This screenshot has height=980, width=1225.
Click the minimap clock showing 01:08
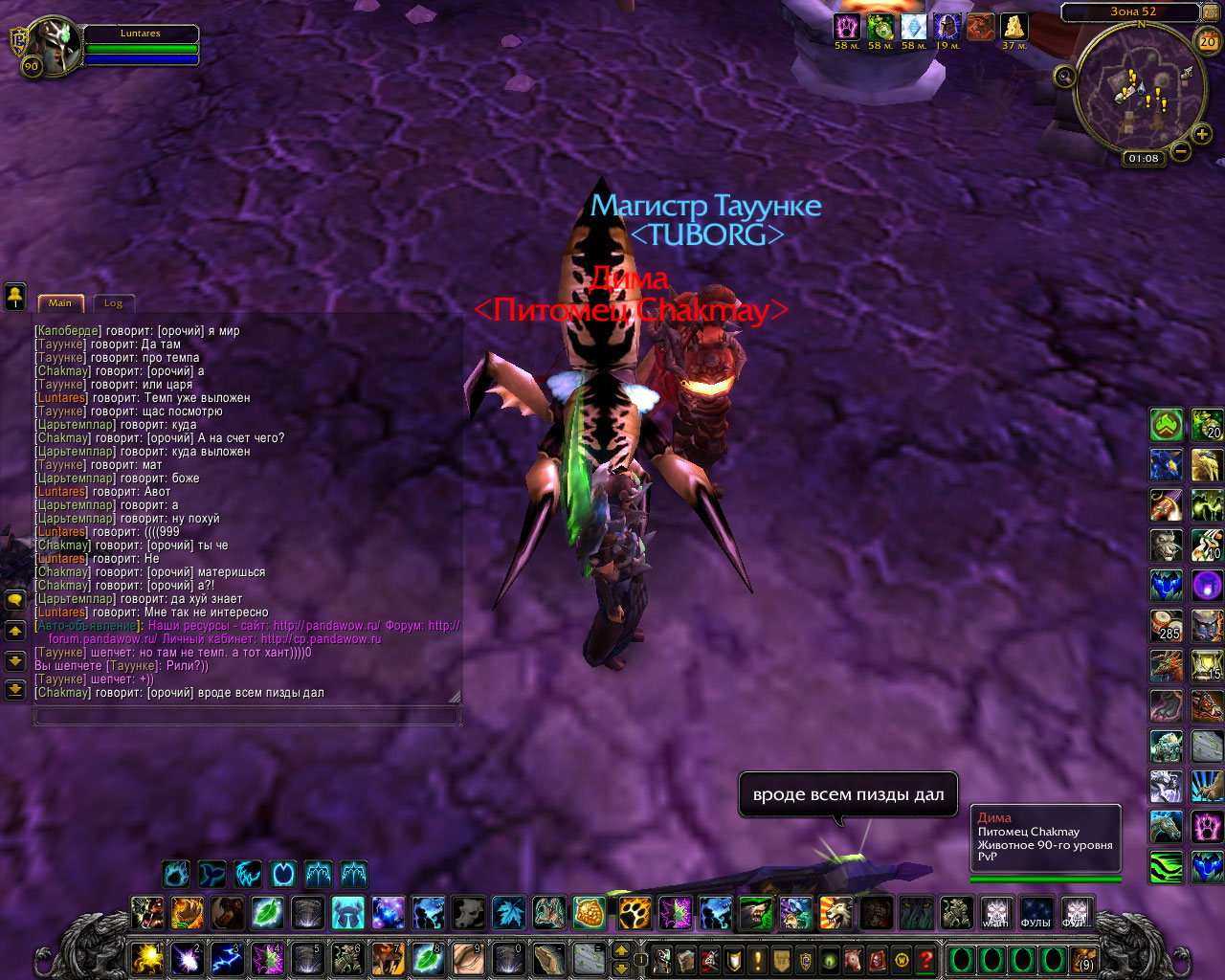coord(1144,159)
